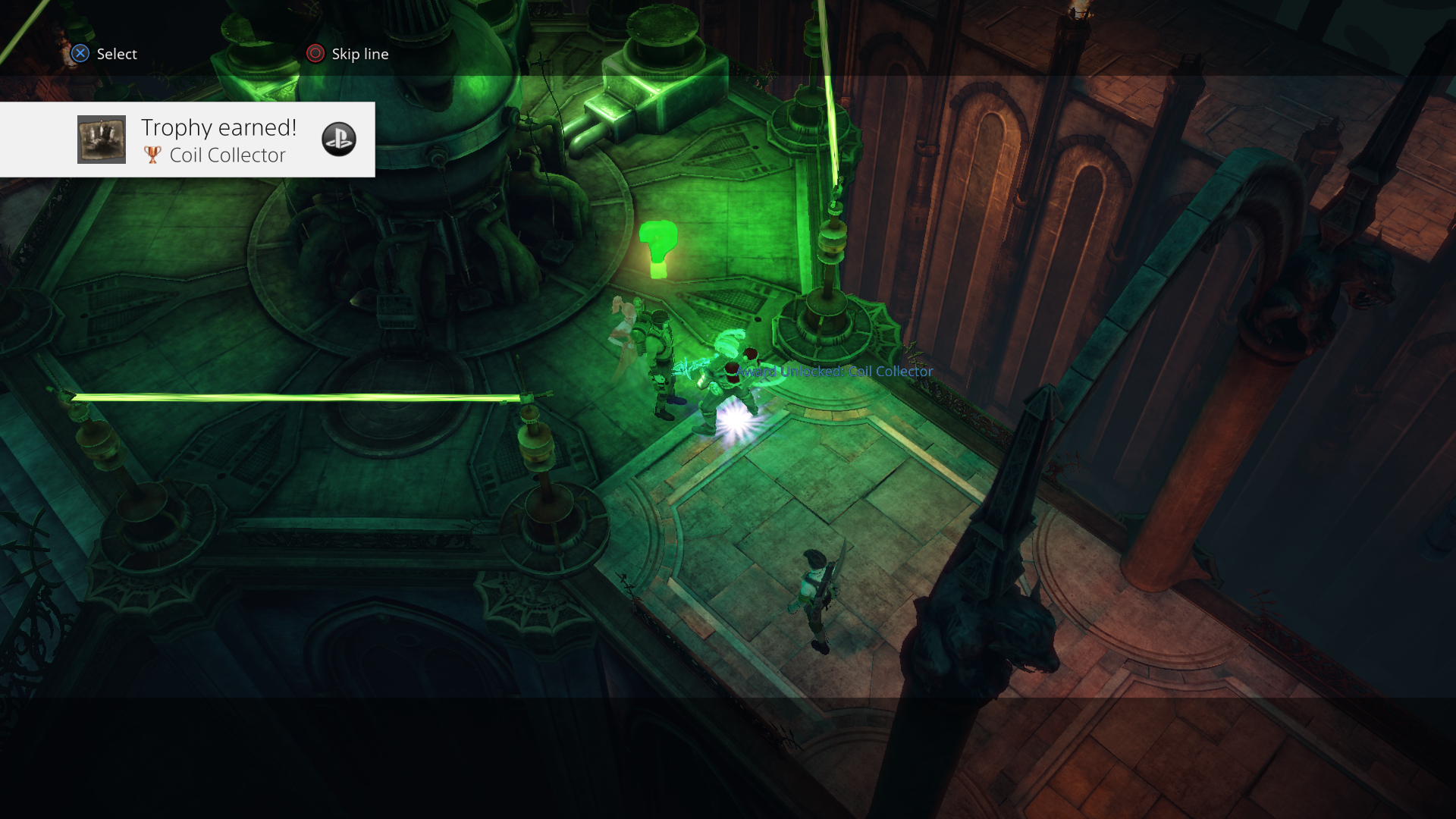1456x819 pixels.
Task: Click the red Circle Skip line icon
Action: point(314,53)
